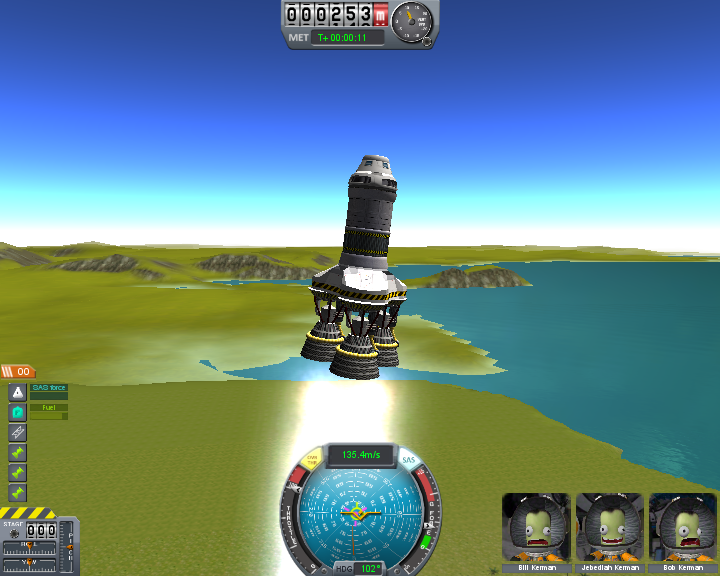Click the orange stage 00 tab
Viewport: 720px width, 576px height.
pos(18,371)
